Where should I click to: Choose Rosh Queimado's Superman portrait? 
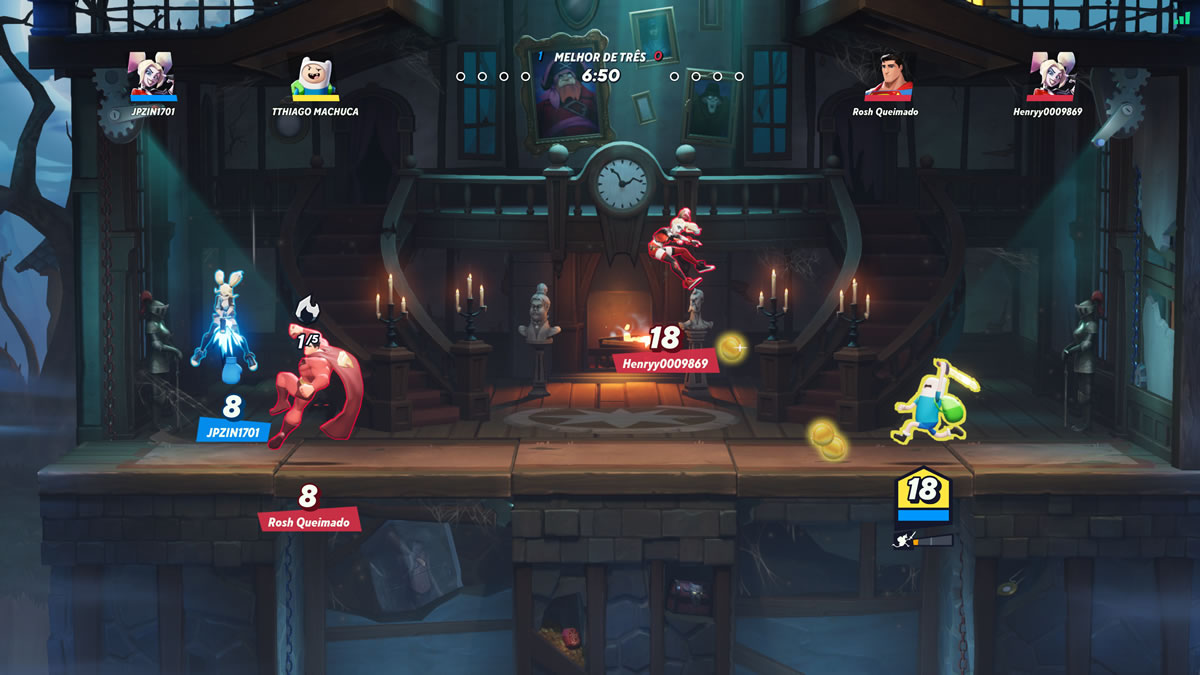coord(888,75)
